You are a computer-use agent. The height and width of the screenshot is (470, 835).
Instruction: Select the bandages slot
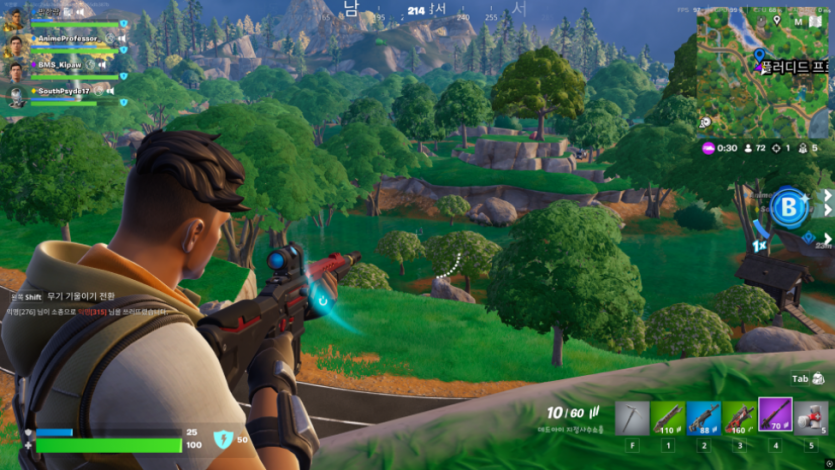[810, 415]
